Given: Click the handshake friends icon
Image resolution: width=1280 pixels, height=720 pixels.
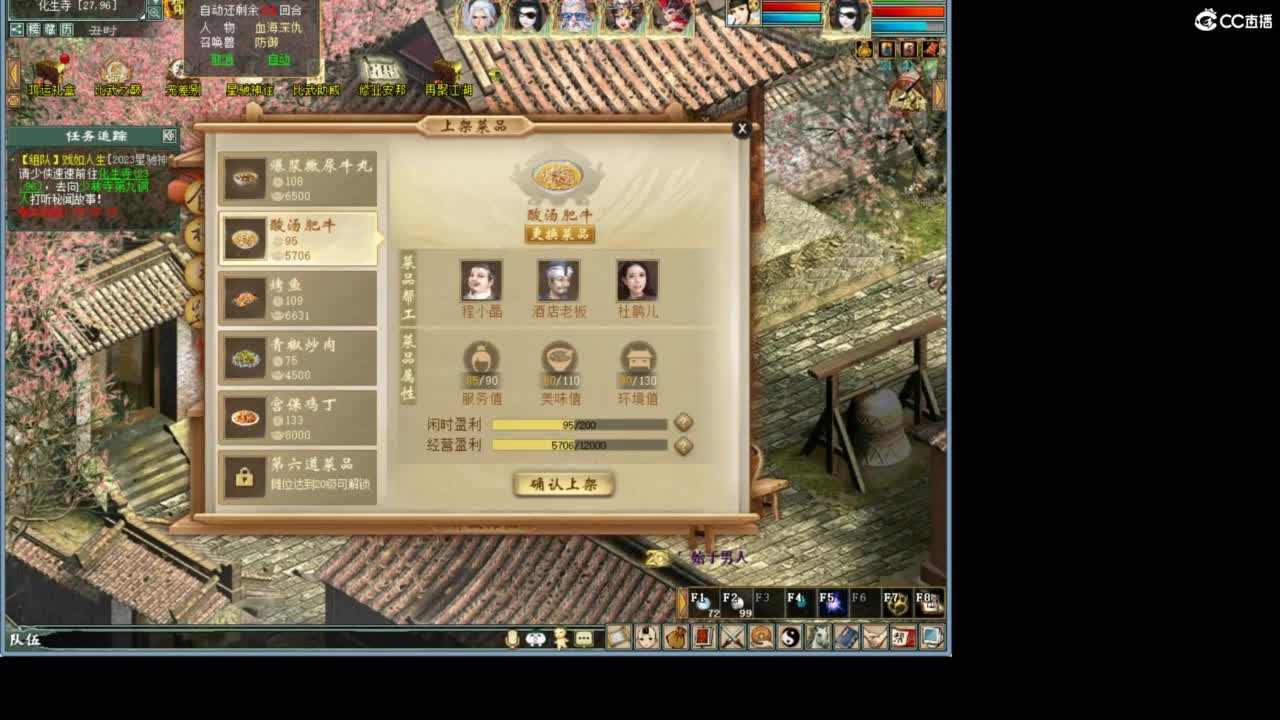Looking at the screenshot, I should point(876,639).
